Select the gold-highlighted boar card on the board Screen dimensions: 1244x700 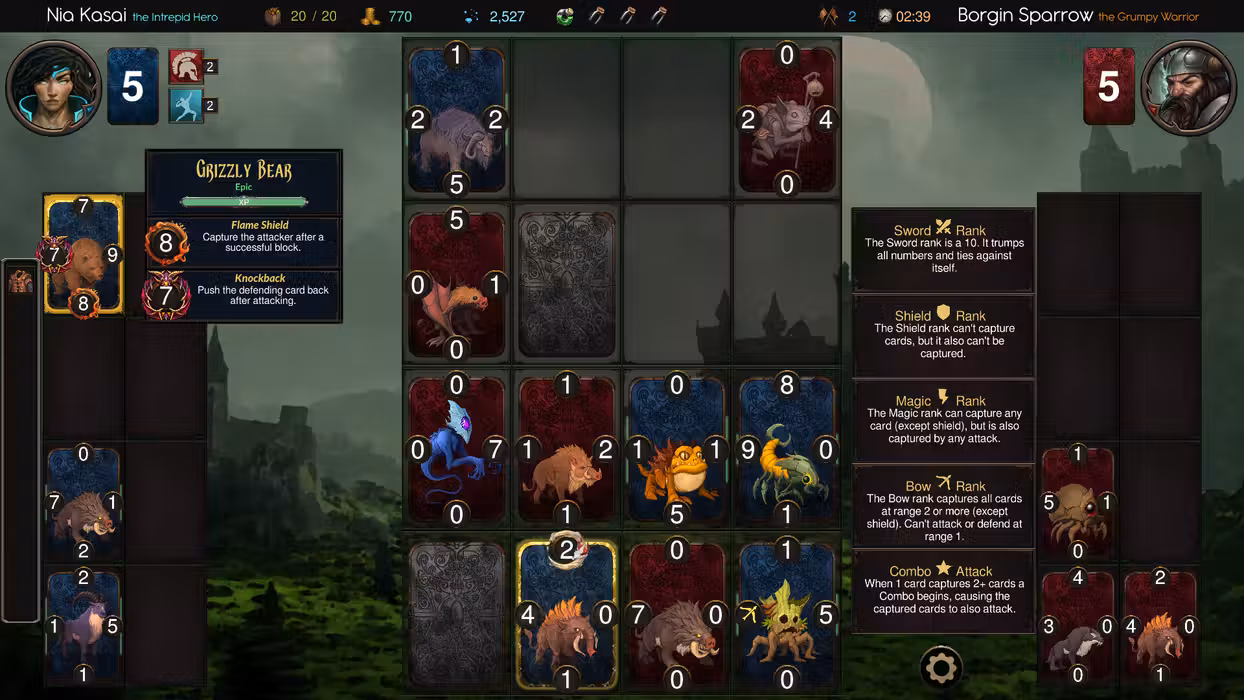click(567, 615)
